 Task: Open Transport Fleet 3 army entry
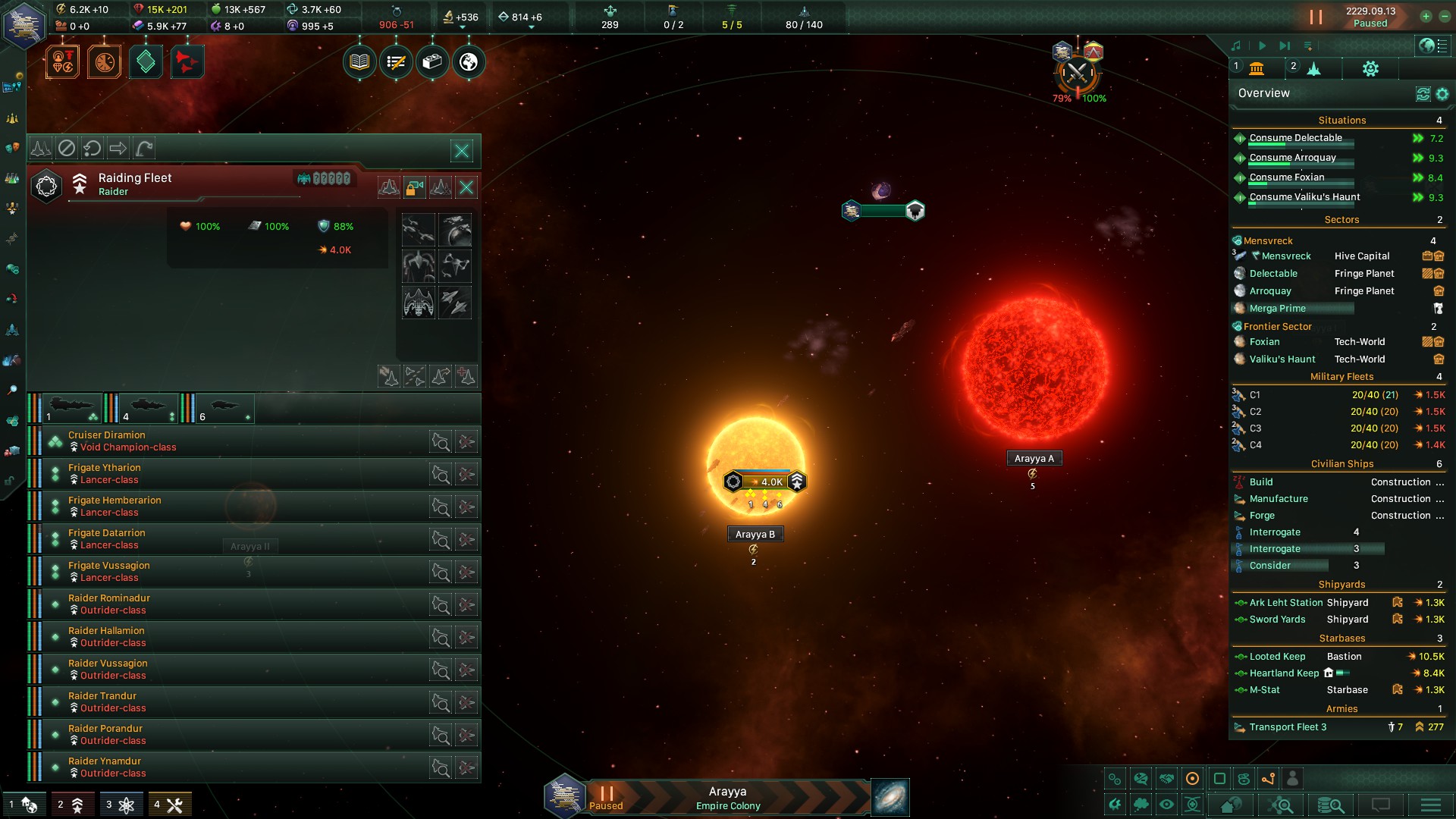(x=1288, y=727)
